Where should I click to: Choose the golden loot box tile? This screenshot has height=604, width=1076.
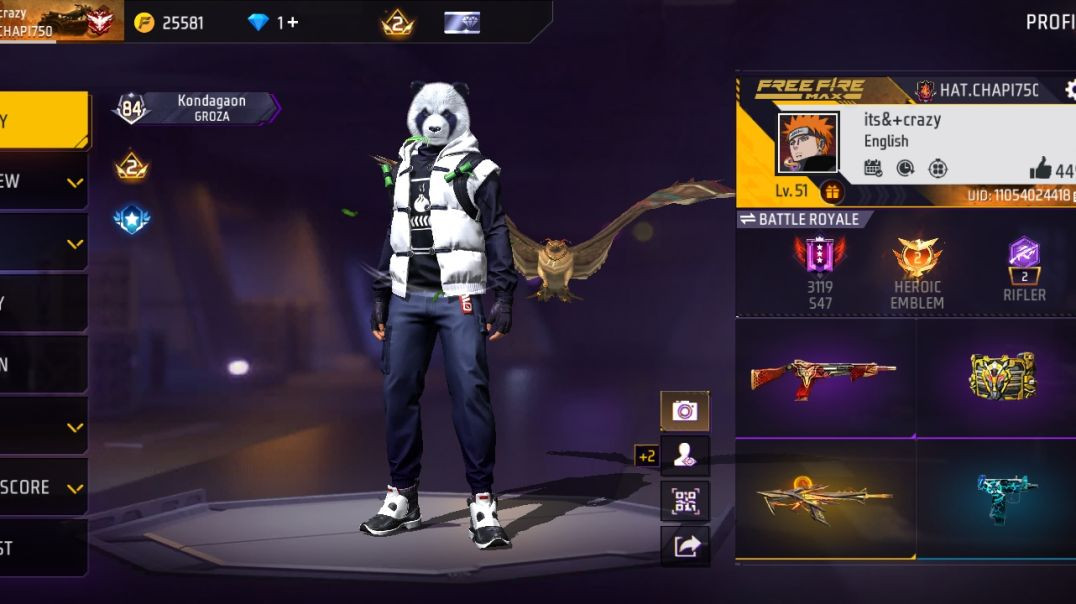click(1001, 376)
